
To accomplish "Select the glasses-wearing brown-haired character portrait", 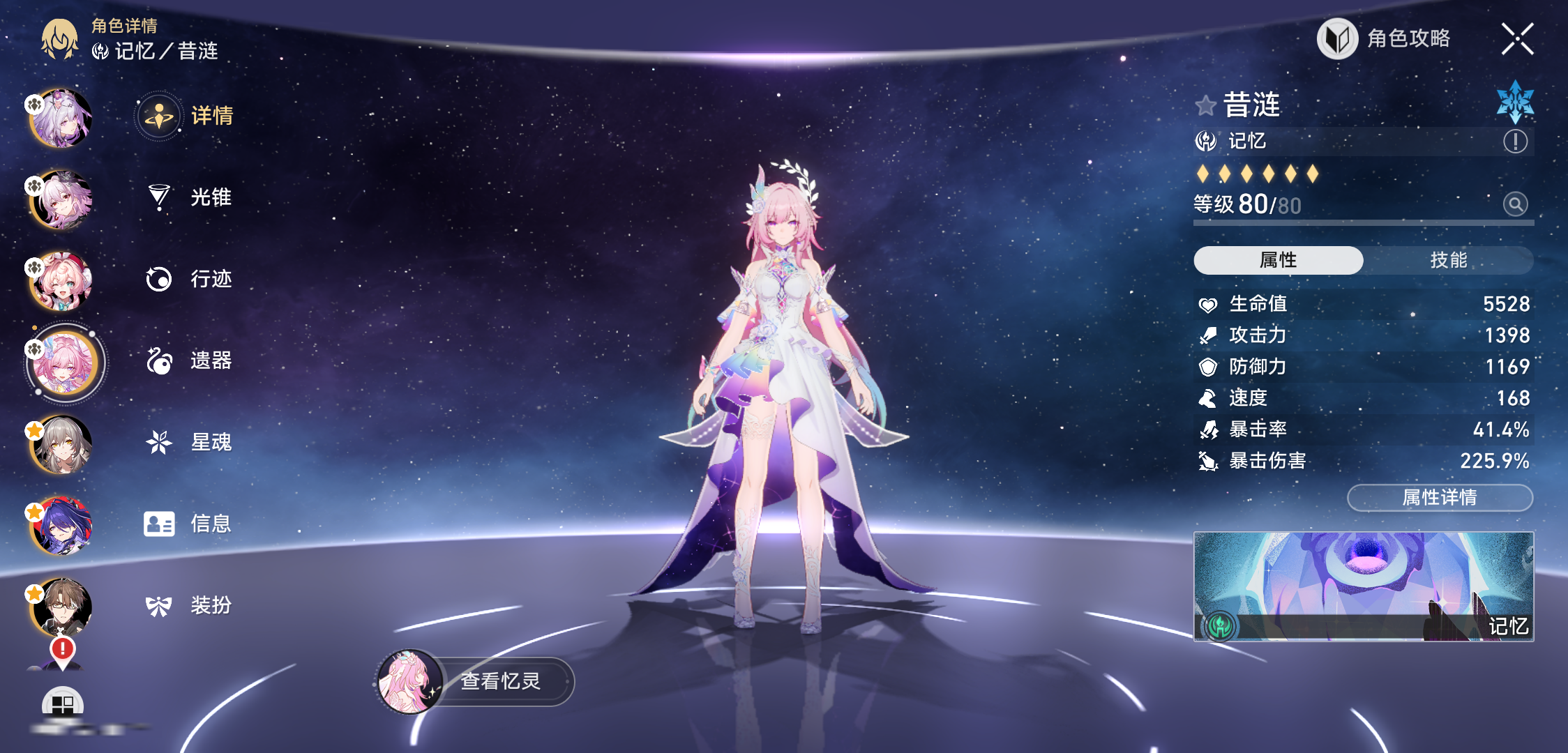I will (x=62, y=606).
